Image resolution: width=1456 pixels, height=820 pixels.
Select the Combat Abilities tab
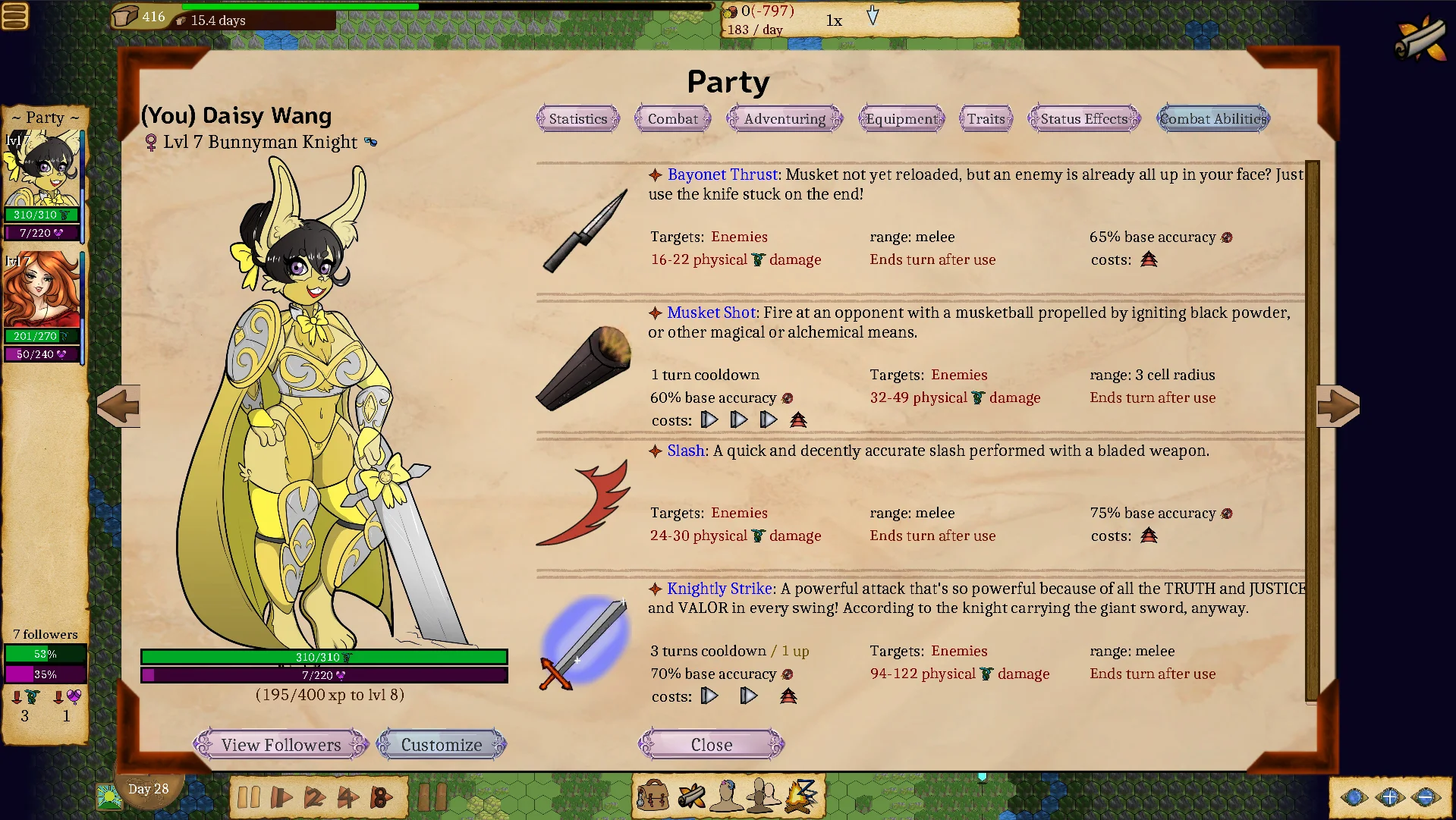pyautogui.click(x=1212, y=119)
